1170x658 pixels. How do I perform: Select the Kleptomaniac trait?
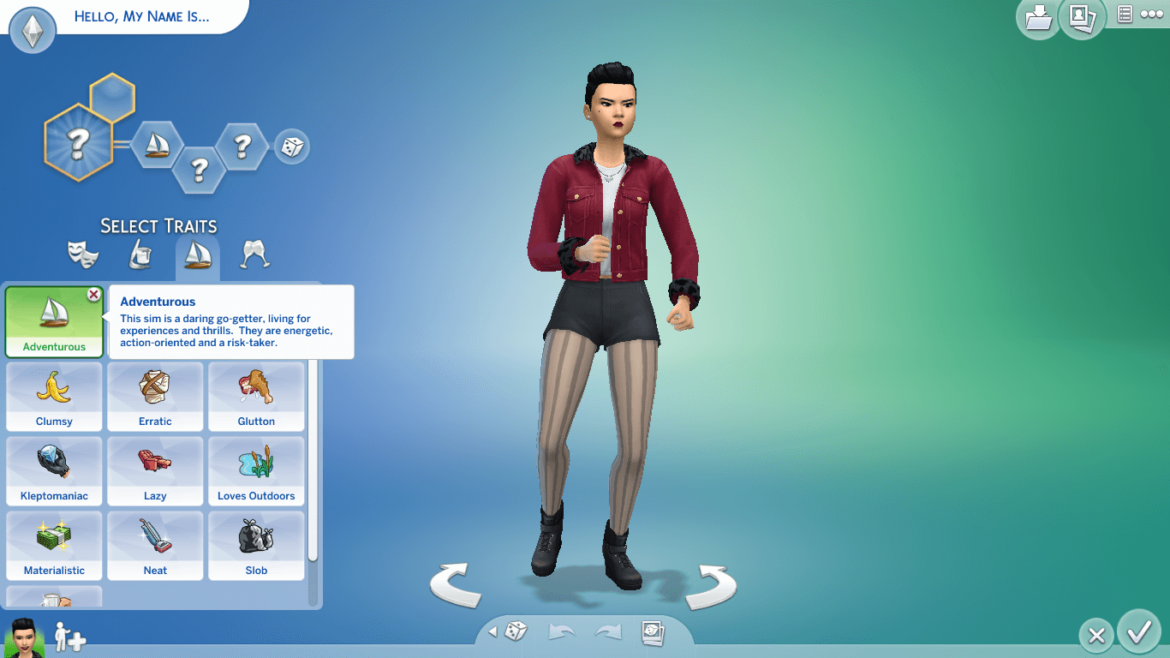point(54,470)
